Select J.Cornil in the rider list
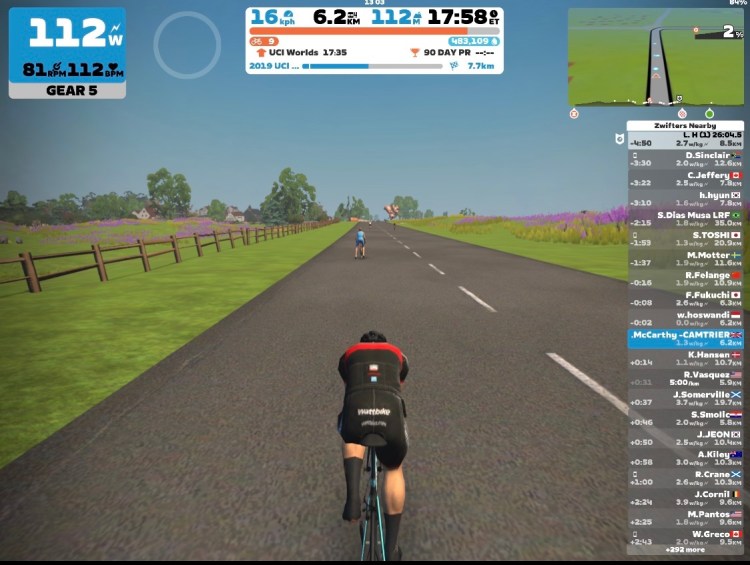 pyautogui.click(x=685, y=498)
